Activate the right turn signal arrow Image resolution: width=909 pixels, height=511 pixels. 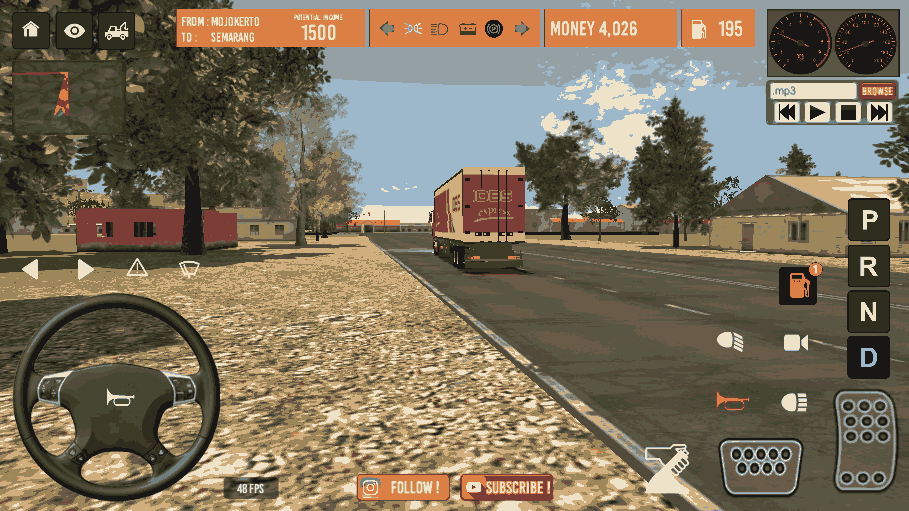[86, 268]
